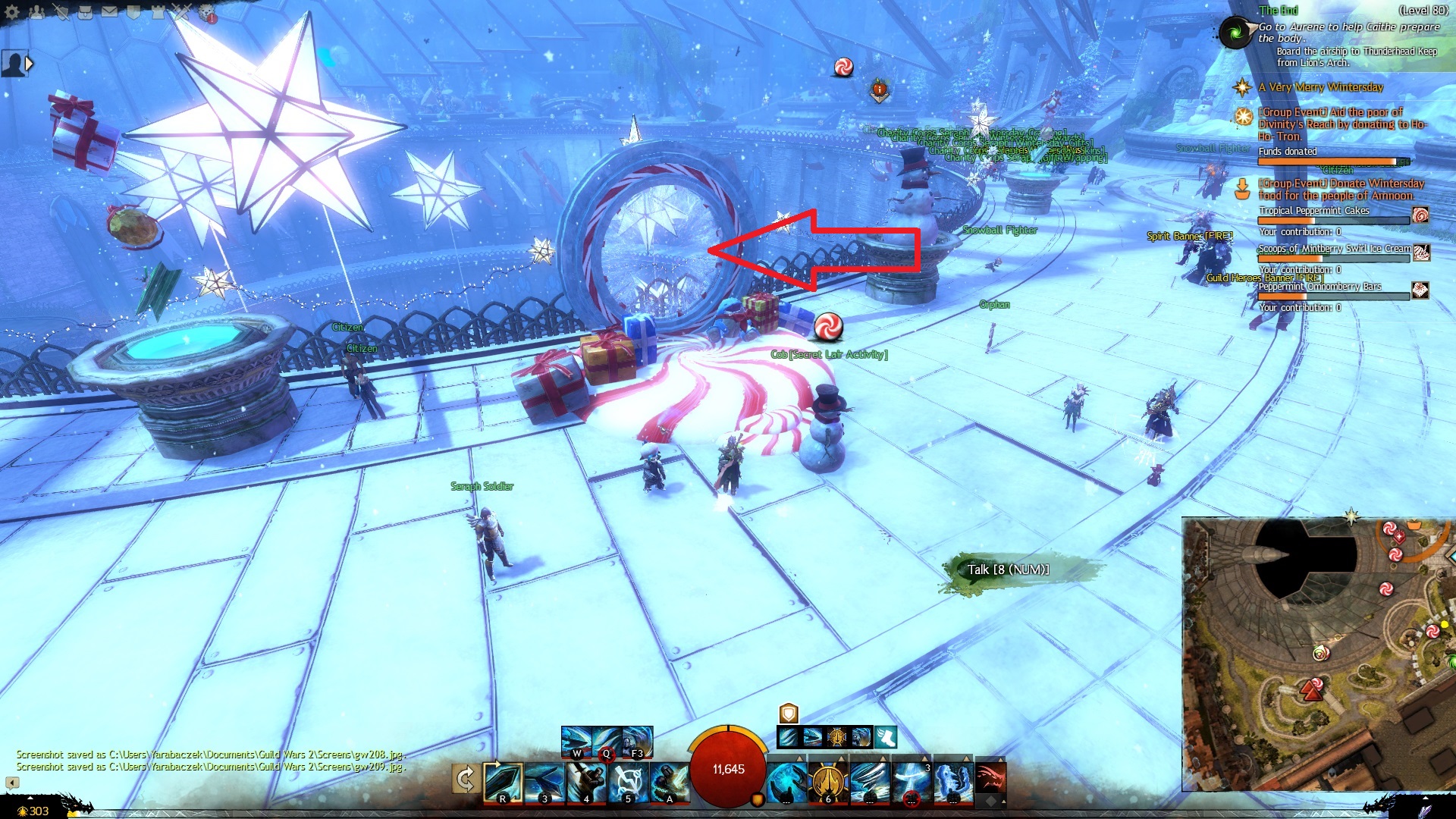
Task: Expand the party portrait arrow
Action: coord(30,64)
